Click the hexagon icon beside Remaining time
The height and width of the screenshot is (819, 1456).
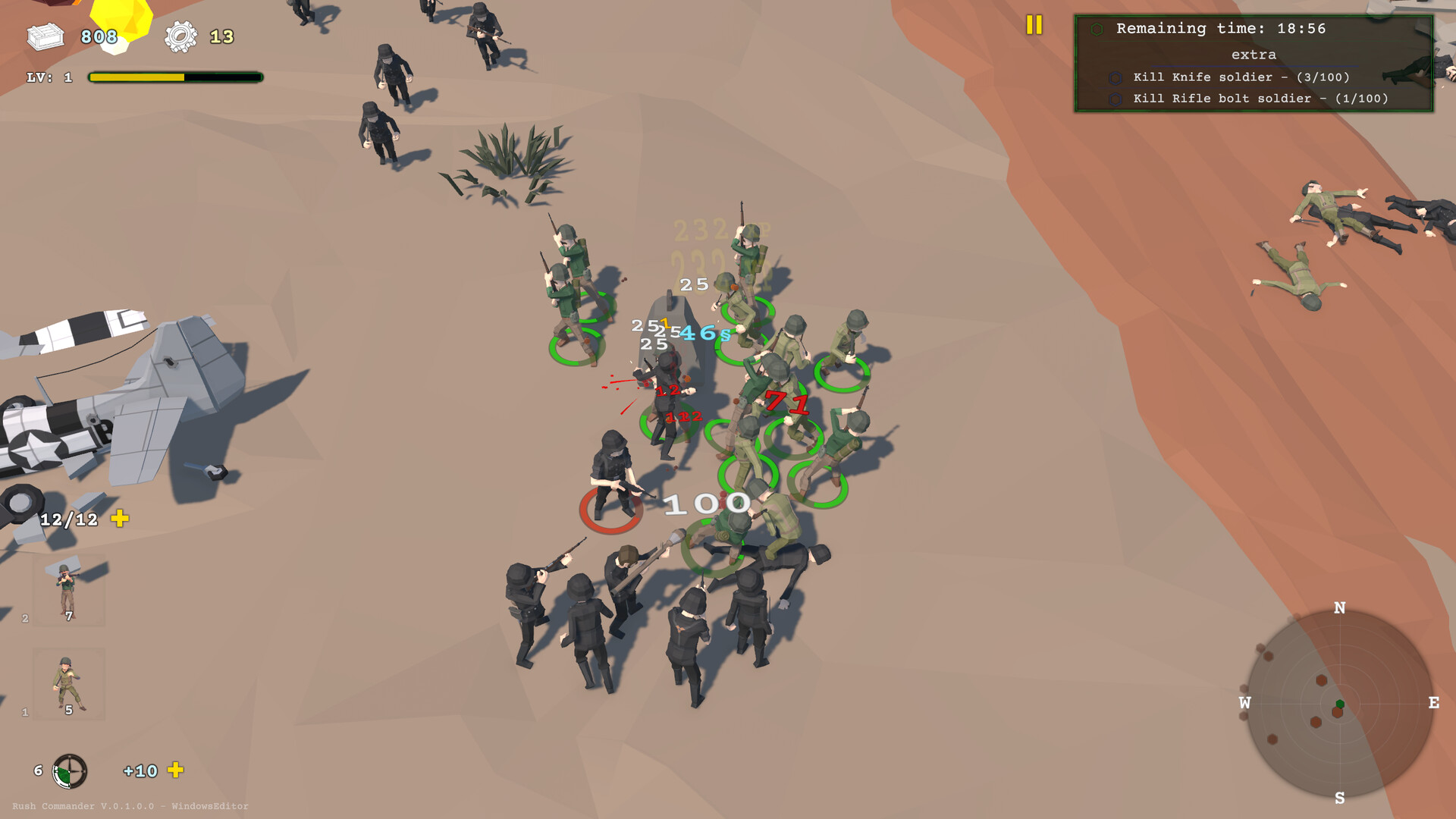click(1099, 28)
